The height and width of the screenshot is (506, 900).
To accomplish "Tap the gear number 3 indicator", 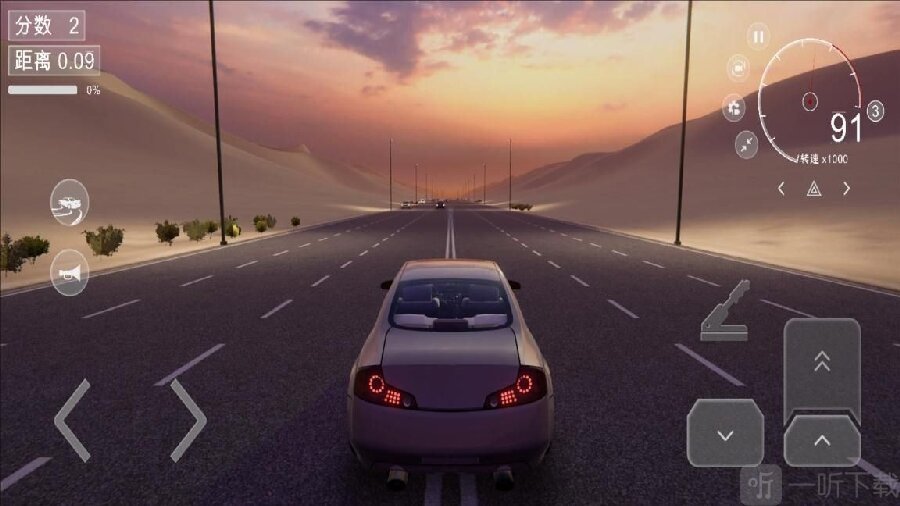I will (x=876, y=111).
